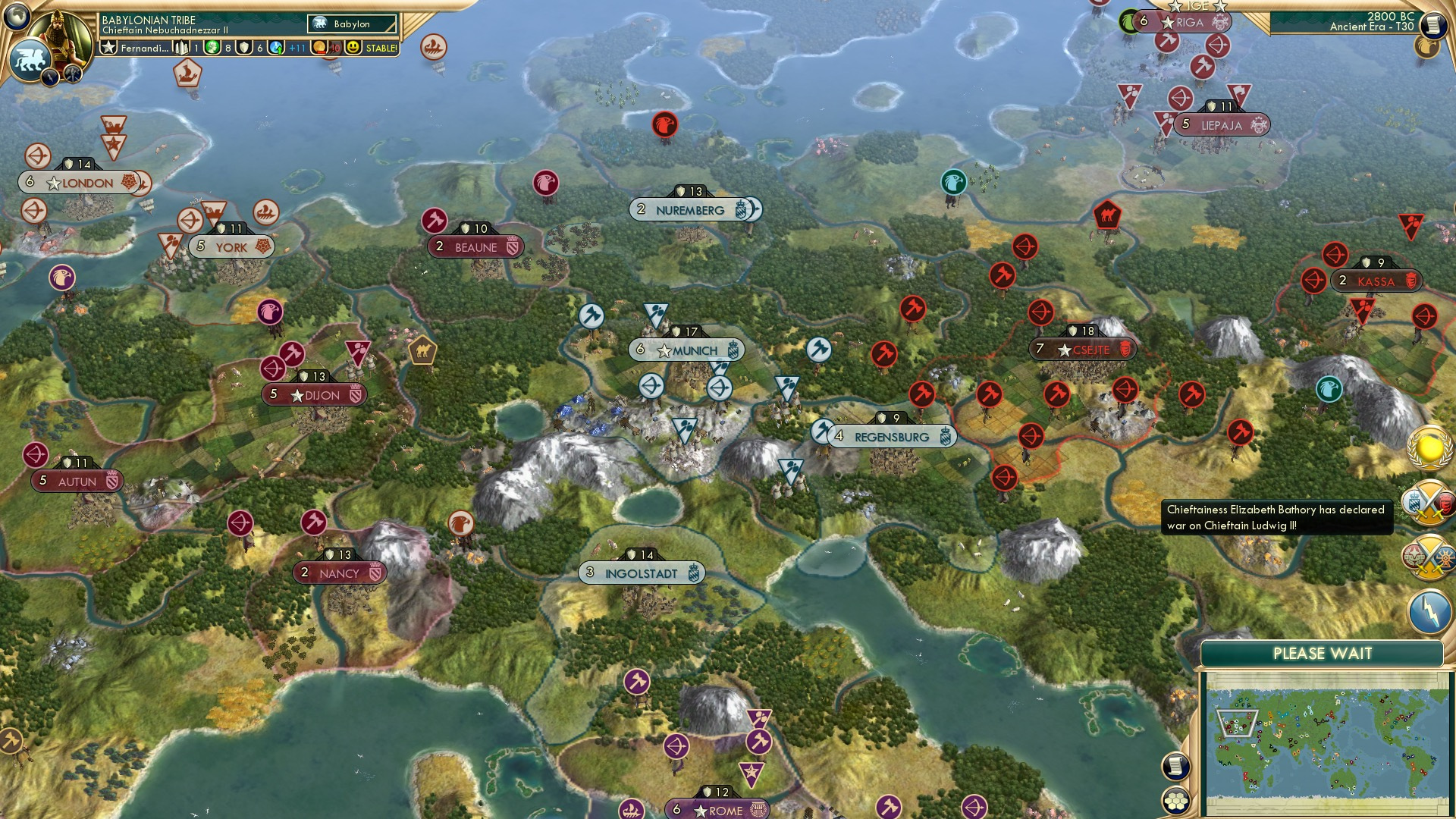Click the STABLE! happiness smiley icon
Viewport: 1456px width, 819px height.
click(x=353, y=49)
